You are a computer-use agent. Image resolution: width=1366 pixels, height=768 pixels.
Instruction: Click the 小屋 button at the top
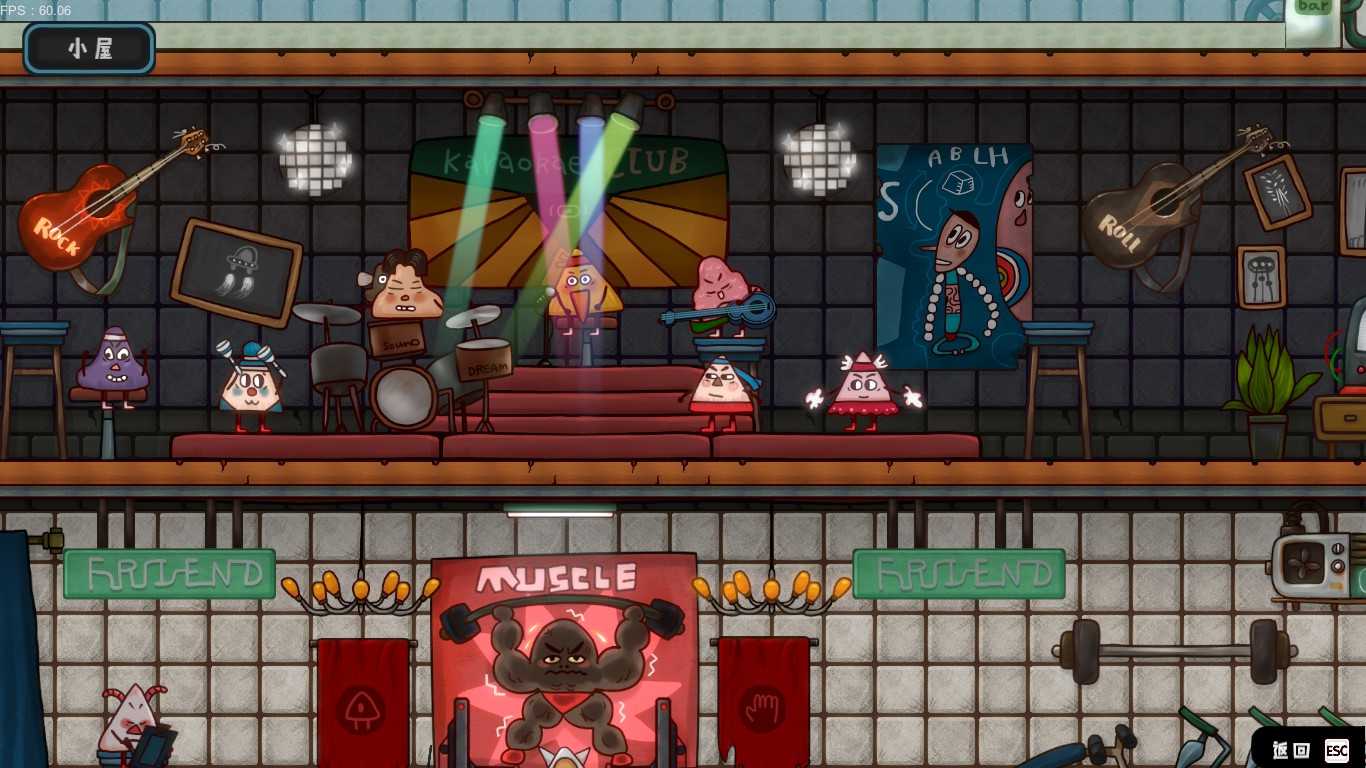90,49
